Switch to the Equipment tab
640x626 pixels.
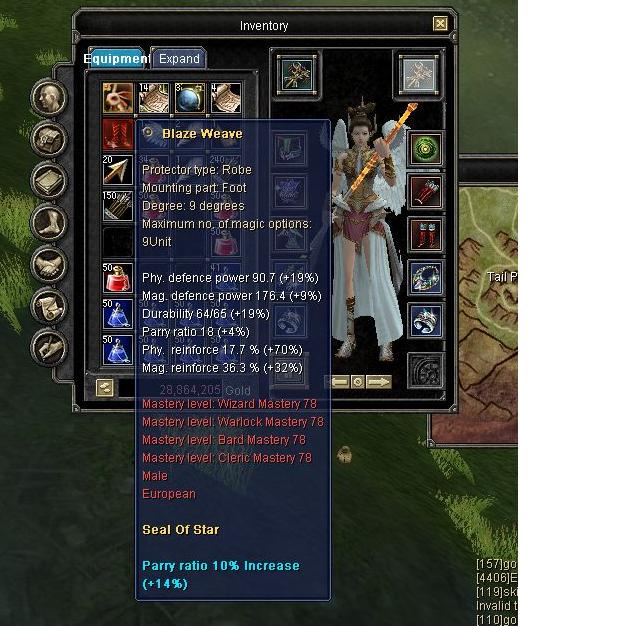pyautogui.click(x=116, y=59)
